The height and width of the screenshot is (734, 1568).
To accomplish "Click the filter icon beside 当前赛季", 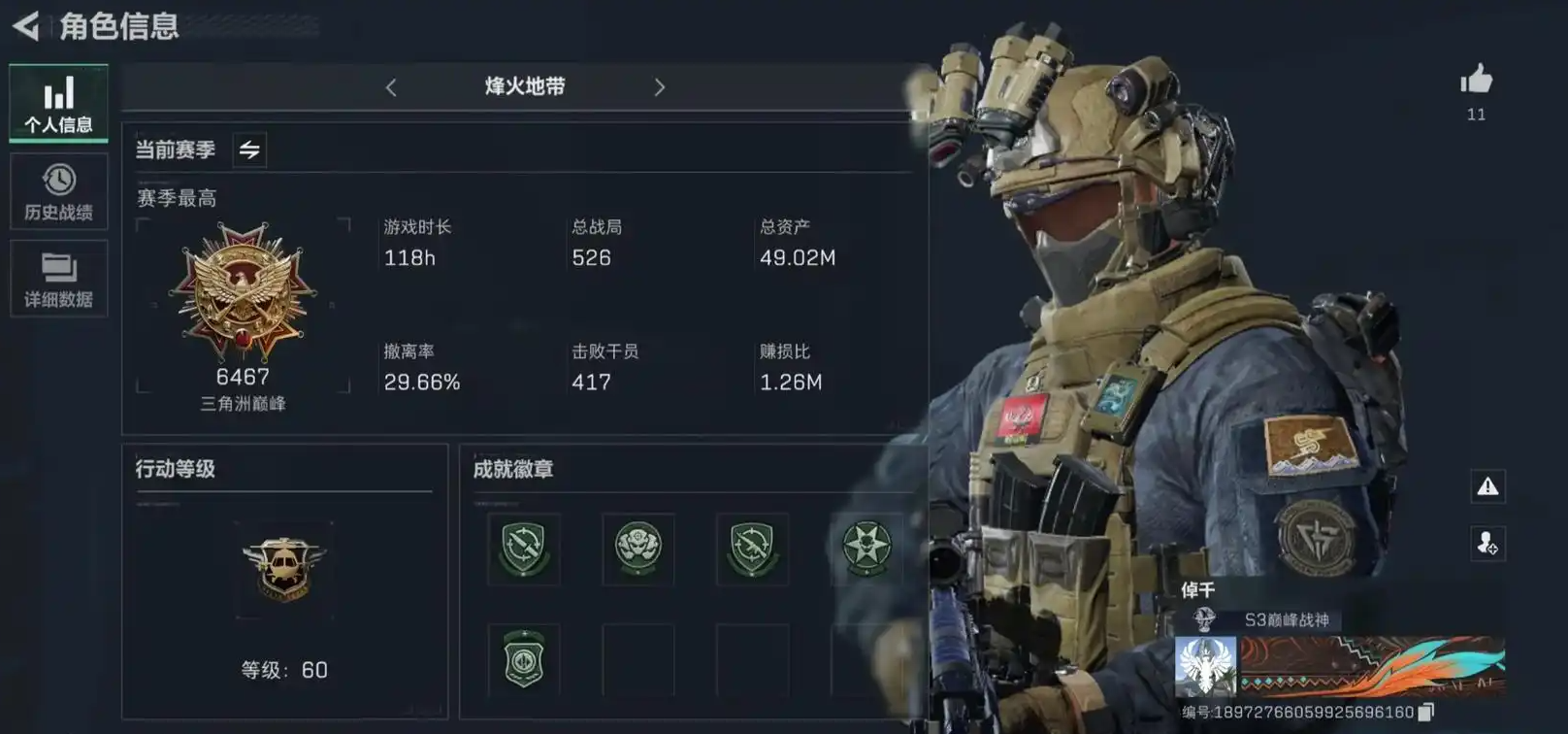I will point(248,150).
